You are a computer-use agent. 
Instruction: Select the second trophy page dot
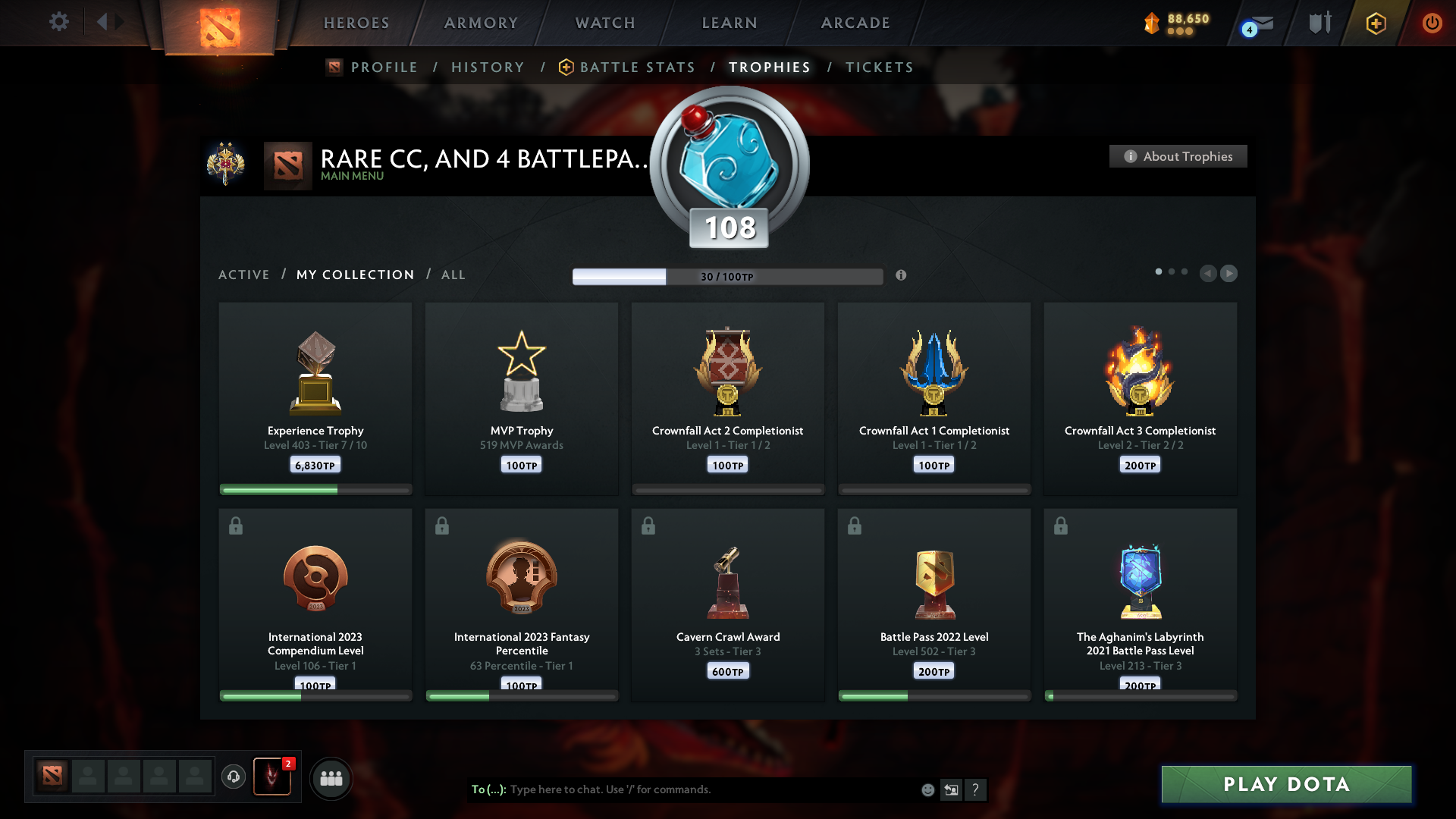pyautogui.click(x=1171, y=270)
